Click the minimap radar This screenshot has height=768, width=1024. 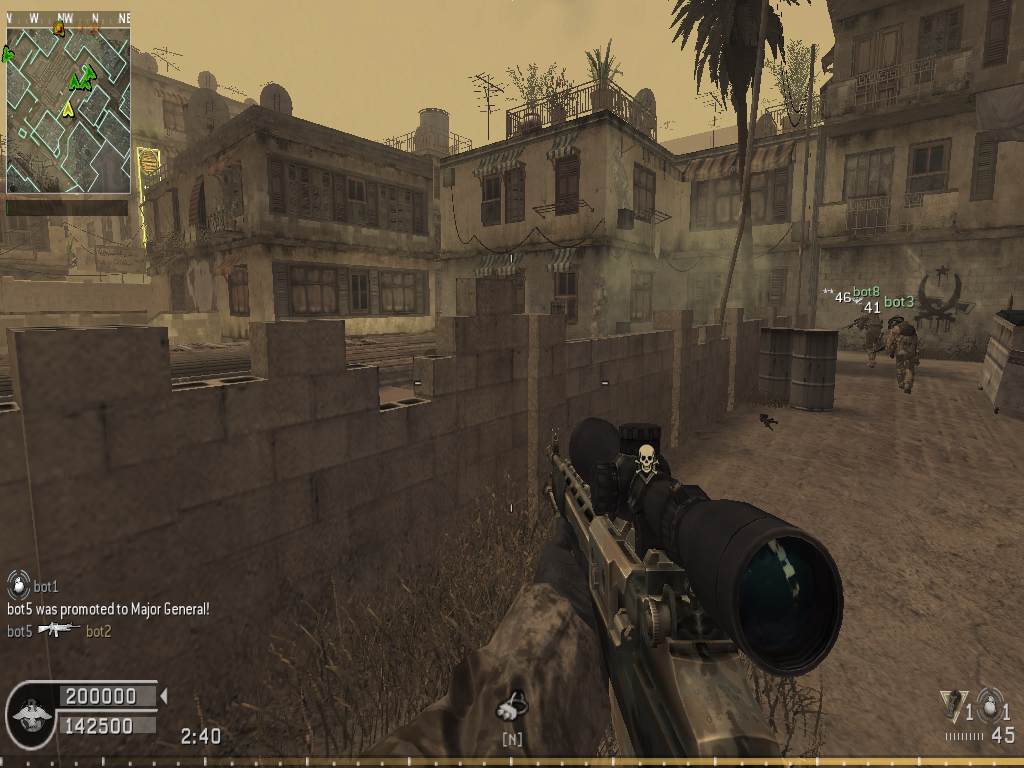[x=68, y=110]
